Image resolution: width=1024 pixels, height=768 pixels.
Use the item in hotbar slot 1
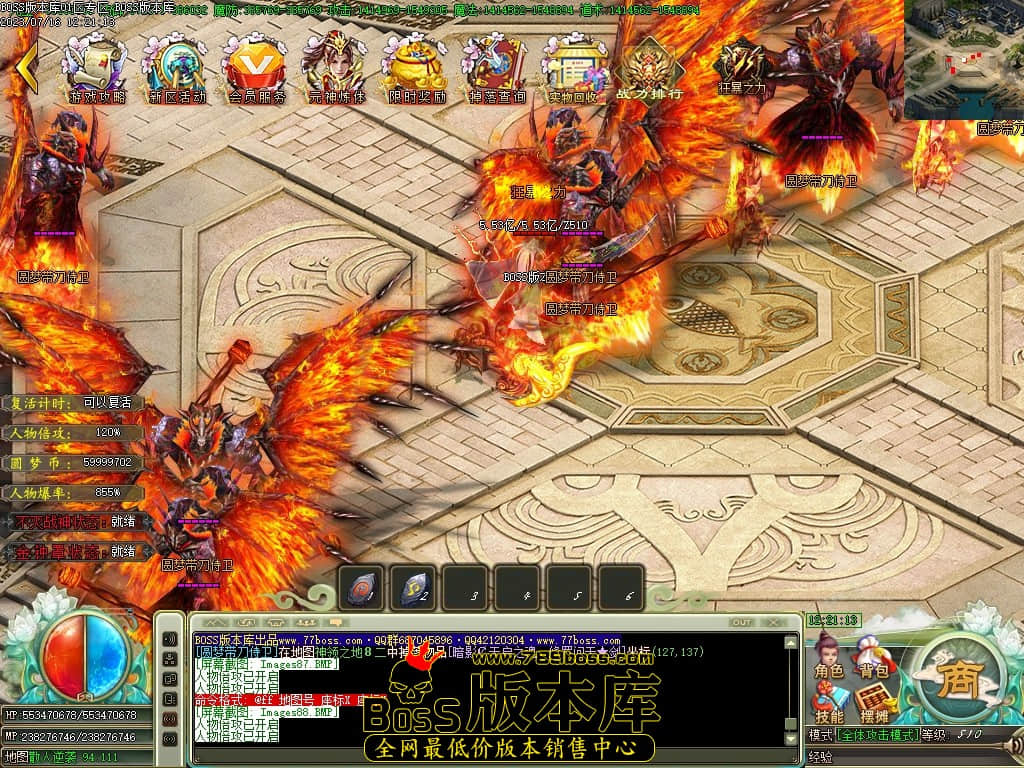(361, 589)
